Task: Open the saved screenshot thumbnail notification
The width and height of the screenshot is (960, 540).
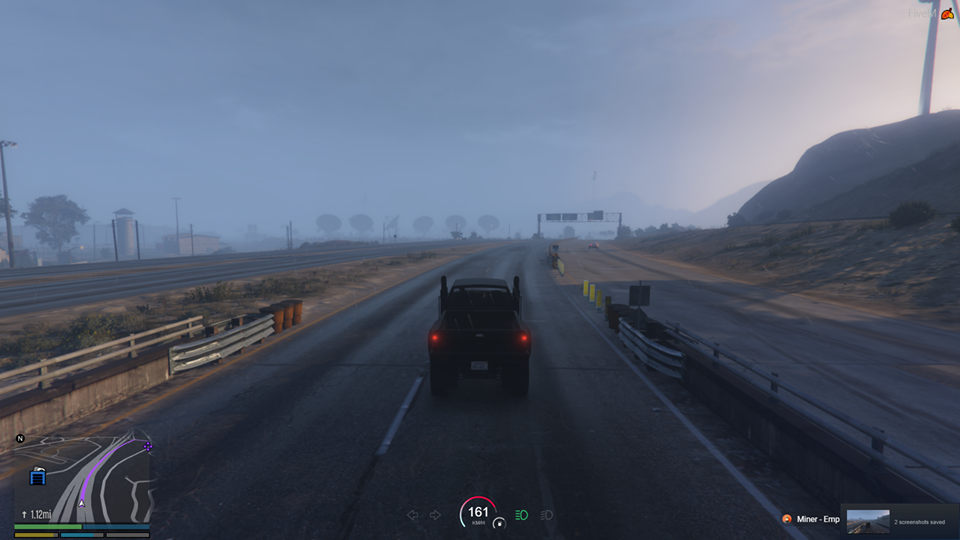Action: click(867, 520)
